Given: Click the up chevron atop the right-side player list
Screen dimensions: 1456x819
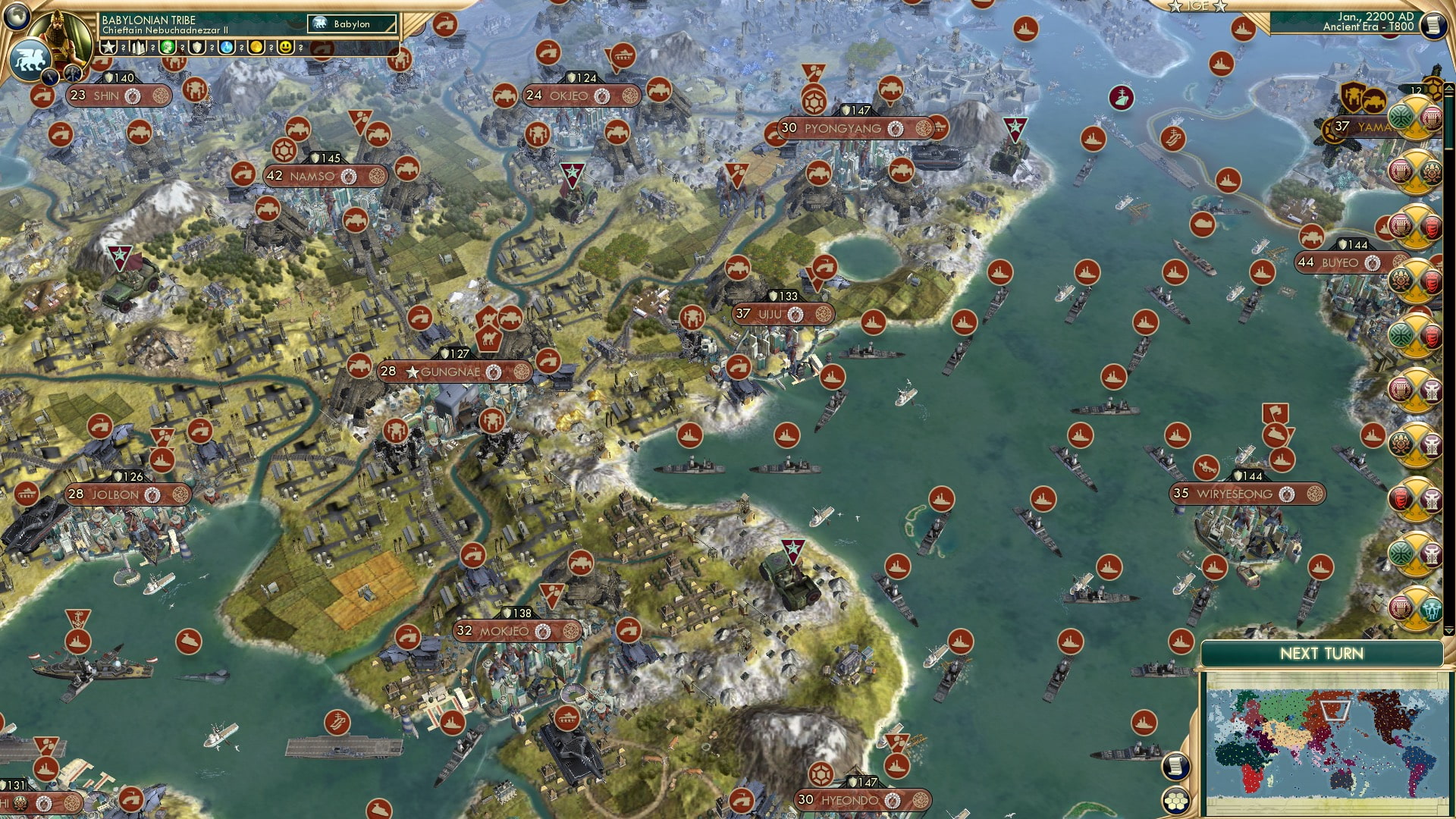Looking at the screenshot, I should click(x=1448, y=88).
